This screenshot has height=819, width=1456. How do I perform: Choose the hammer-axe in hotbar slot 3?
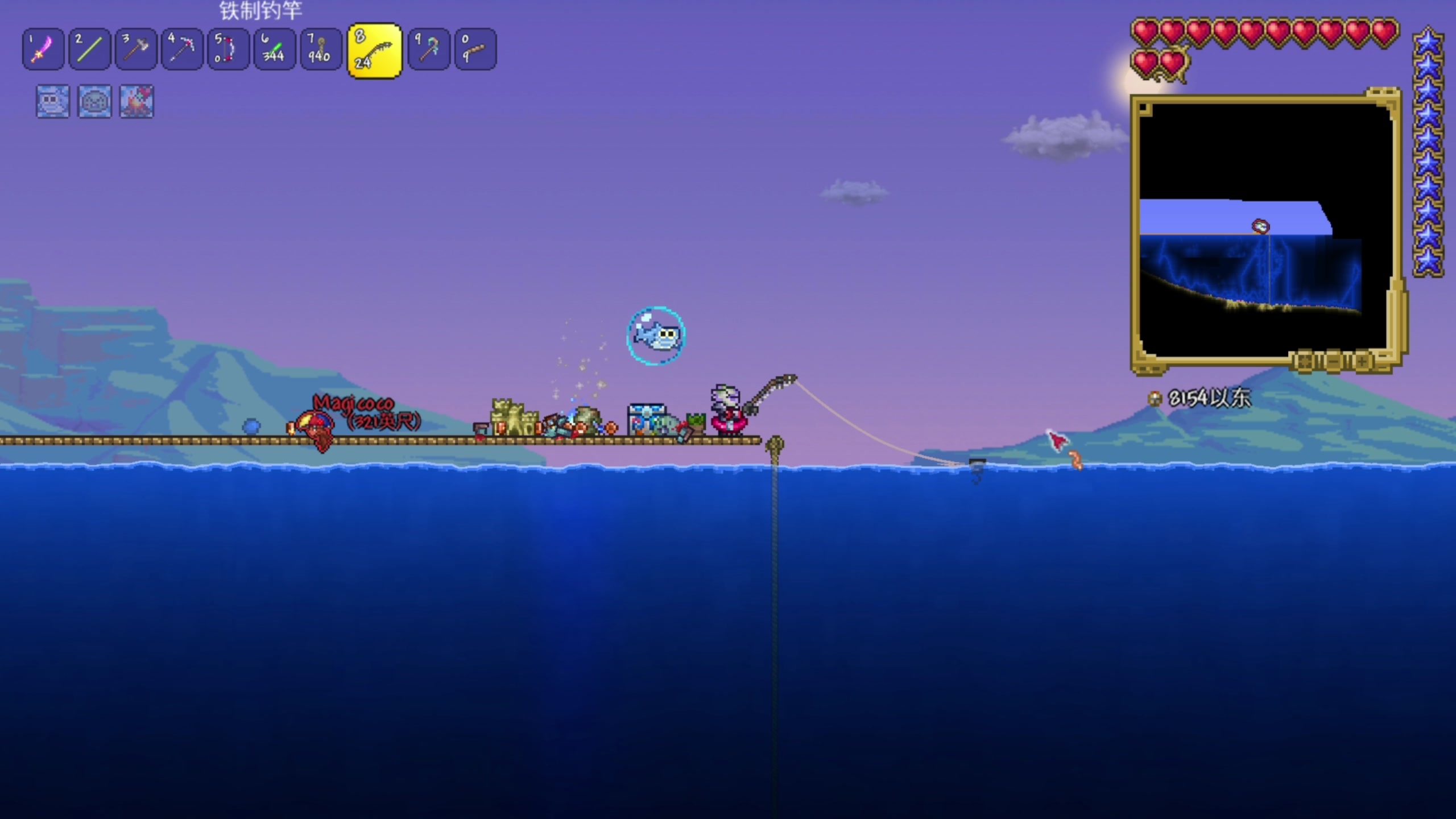point(135,49)
